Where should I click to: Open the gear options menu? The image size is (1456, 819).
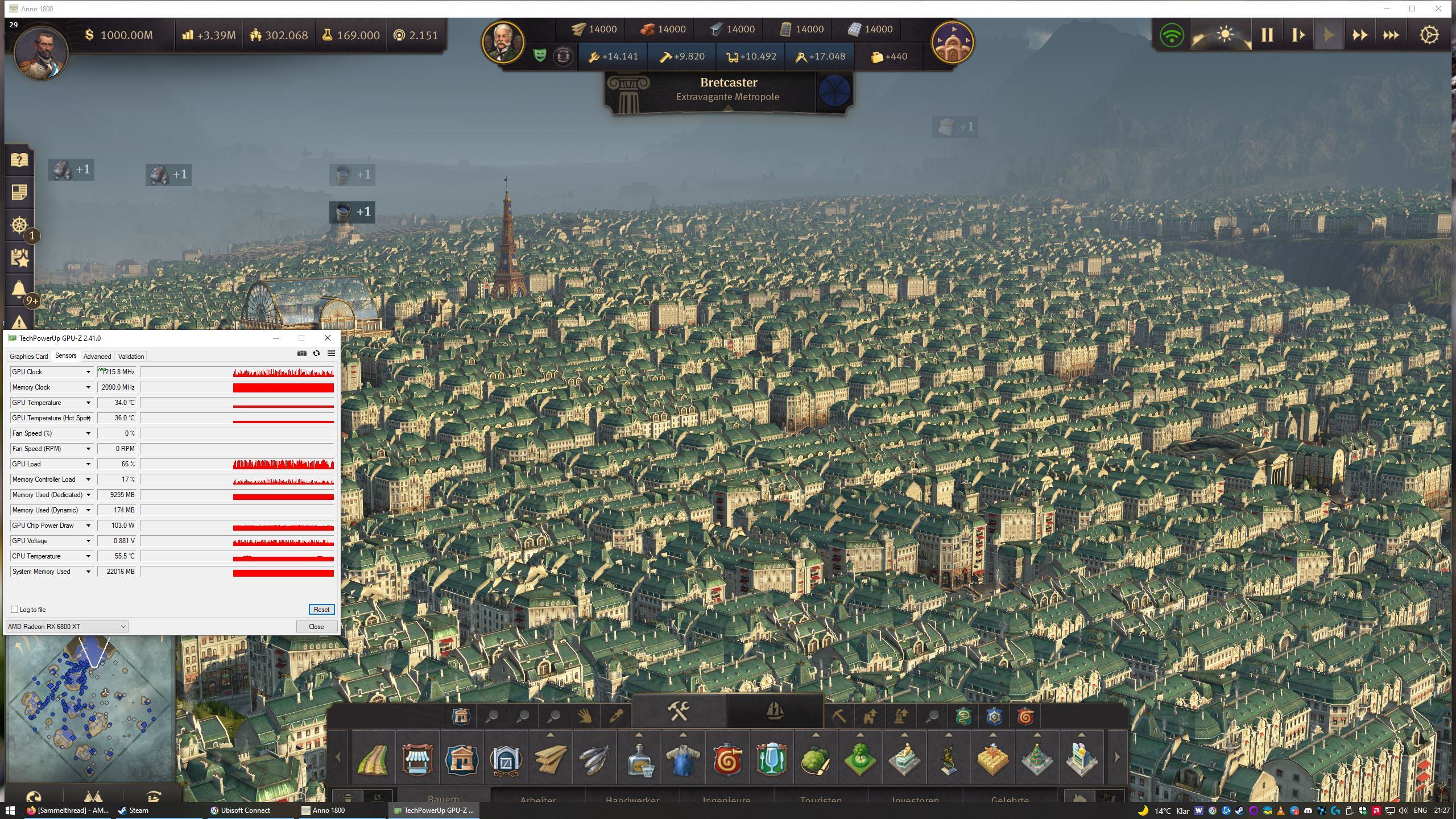click(1429, 35)
